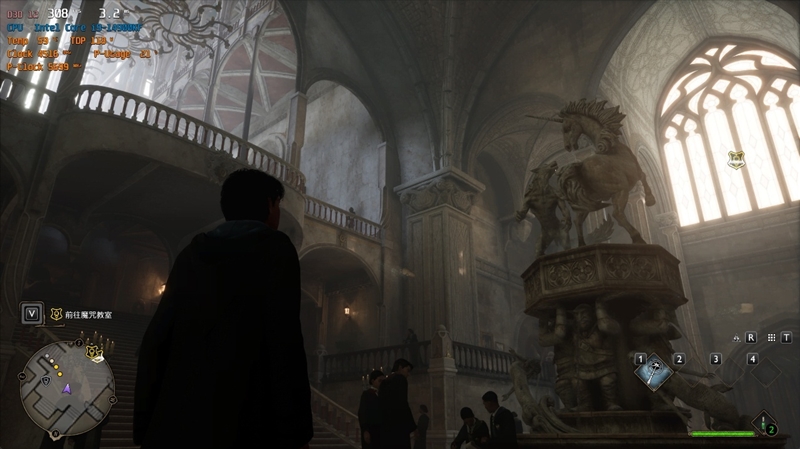Click the floating quest waypoint marker
The width and height of the screenshot is (800, 449).
pyautogui.click(x=738, y=157)
